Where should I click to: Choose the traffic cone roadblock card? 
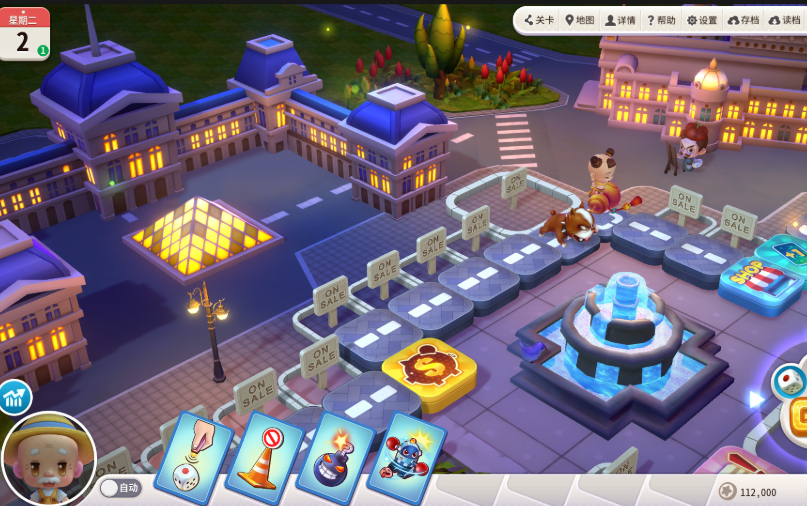[x=265, y=457]
